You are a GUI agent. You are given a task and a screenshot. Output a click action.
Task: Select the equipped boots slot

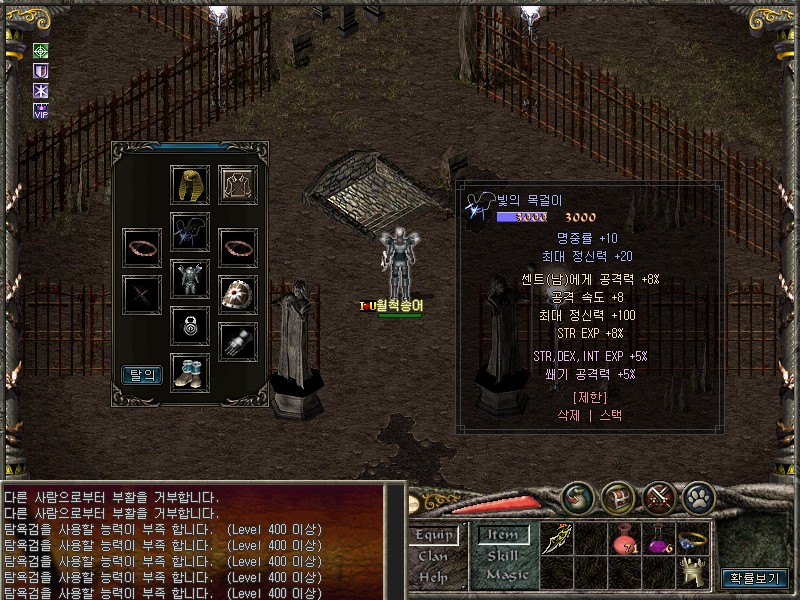[190, 372]
